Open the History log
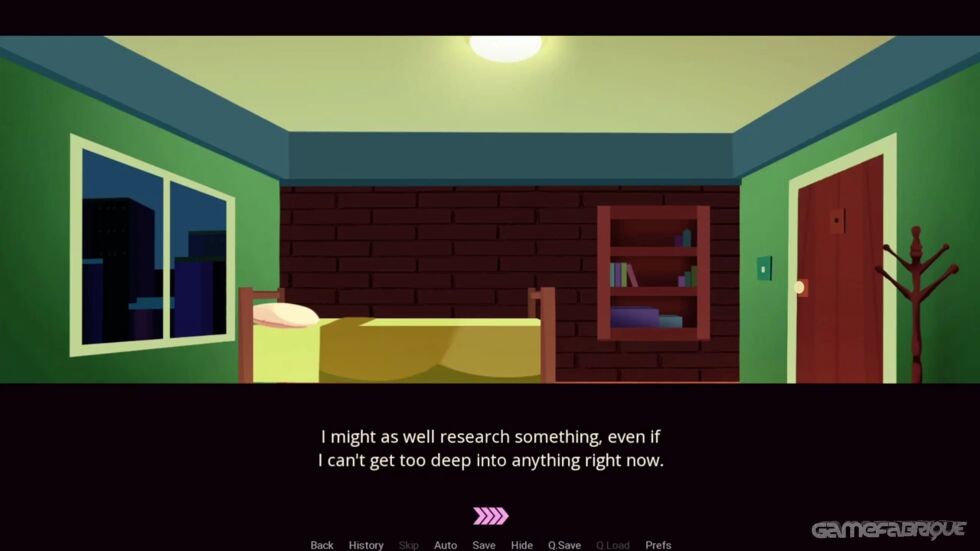 click(366, 545)
